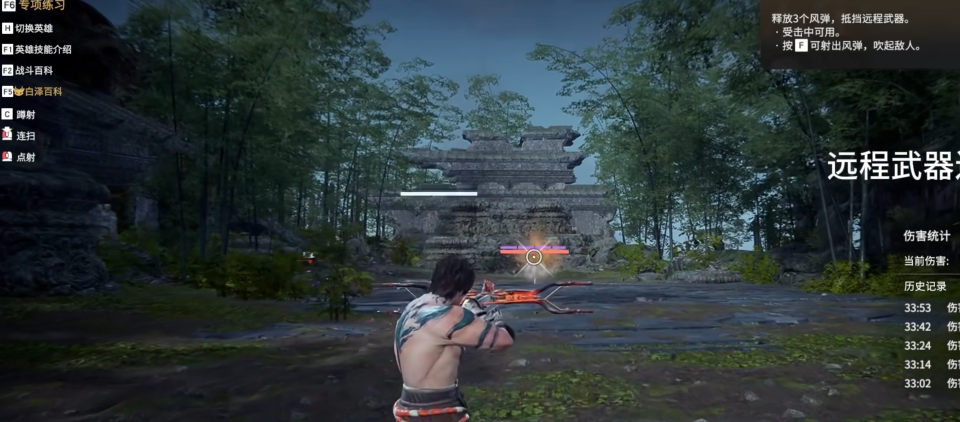Select the 33:24 history record row
Image resolution: width=960 pixels, height=422 pixels.
[930, 346]
